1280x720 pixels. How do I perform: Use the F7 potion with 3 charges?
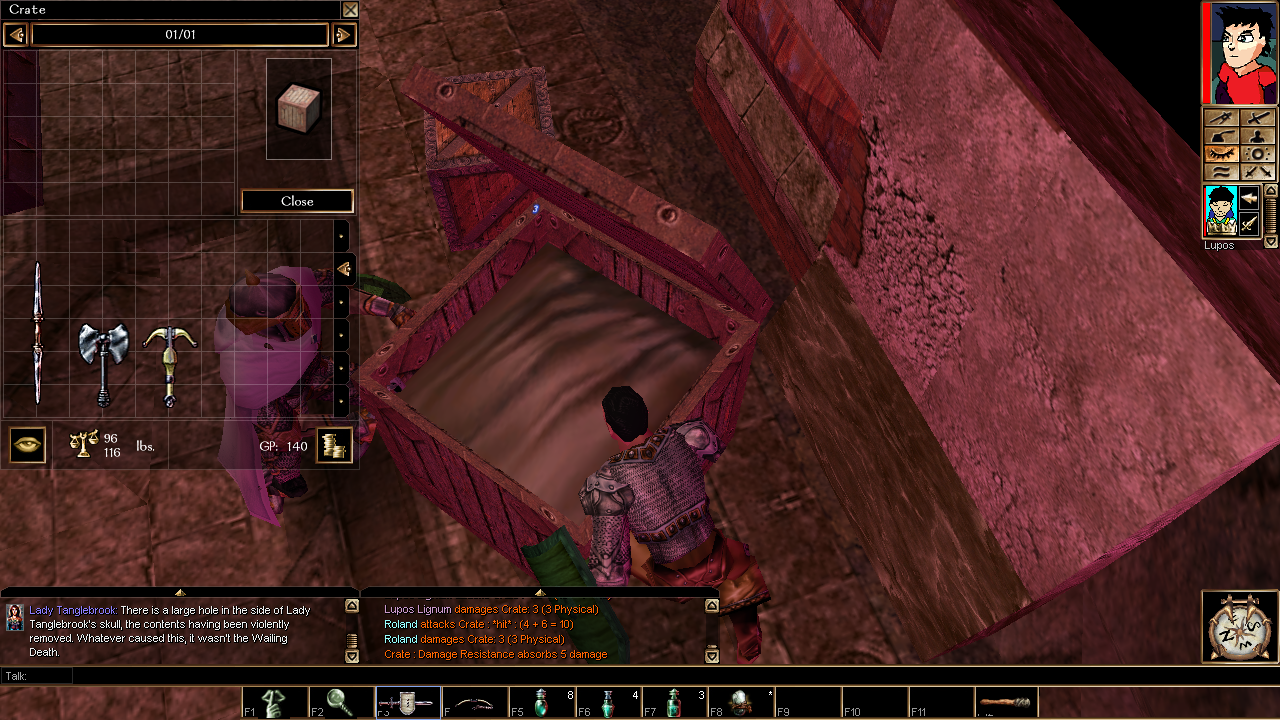(x=676, y=703)
